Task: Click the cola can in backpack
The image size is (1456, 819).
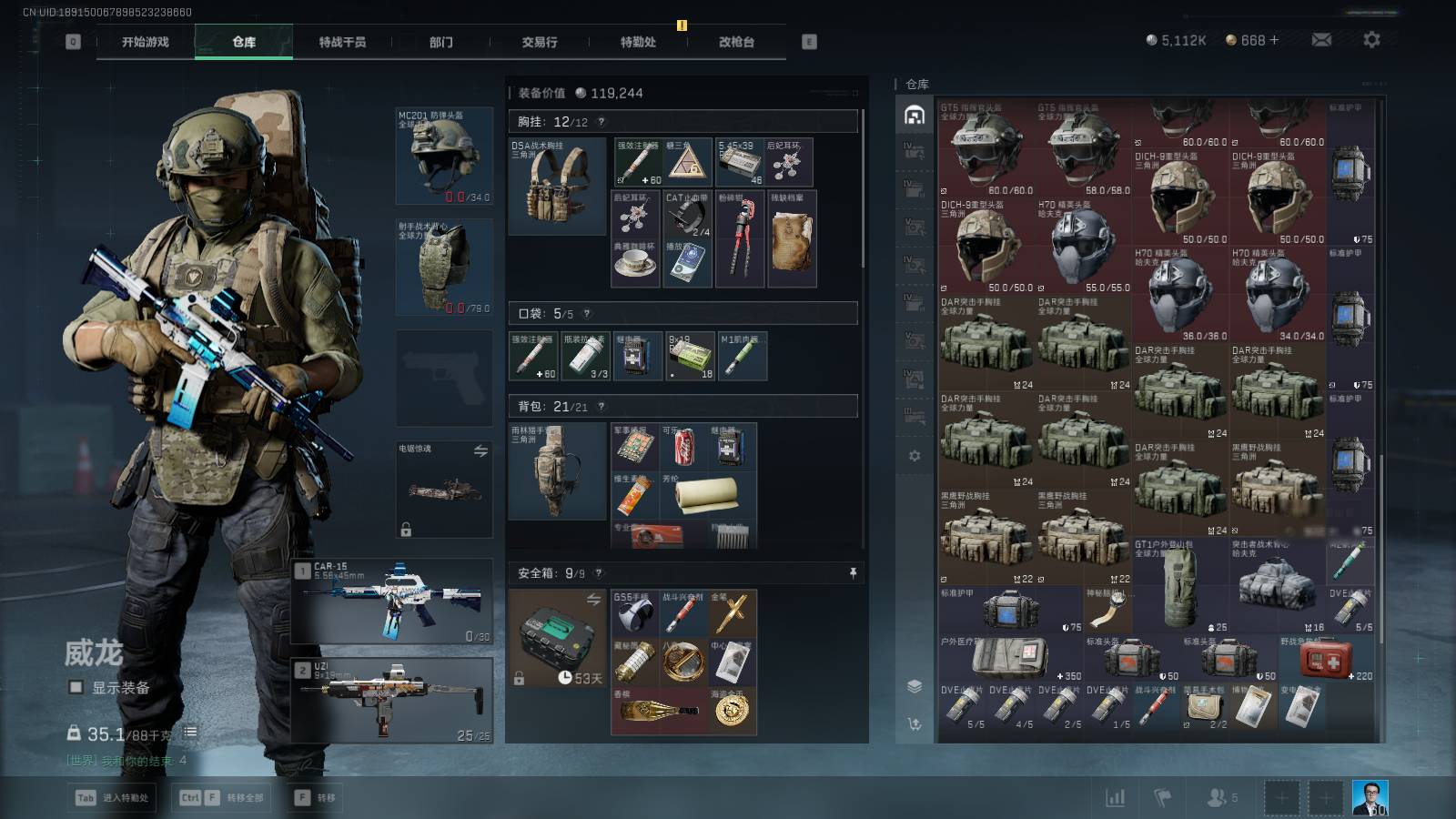Action: pyautogui.click(x=684, y=446)
